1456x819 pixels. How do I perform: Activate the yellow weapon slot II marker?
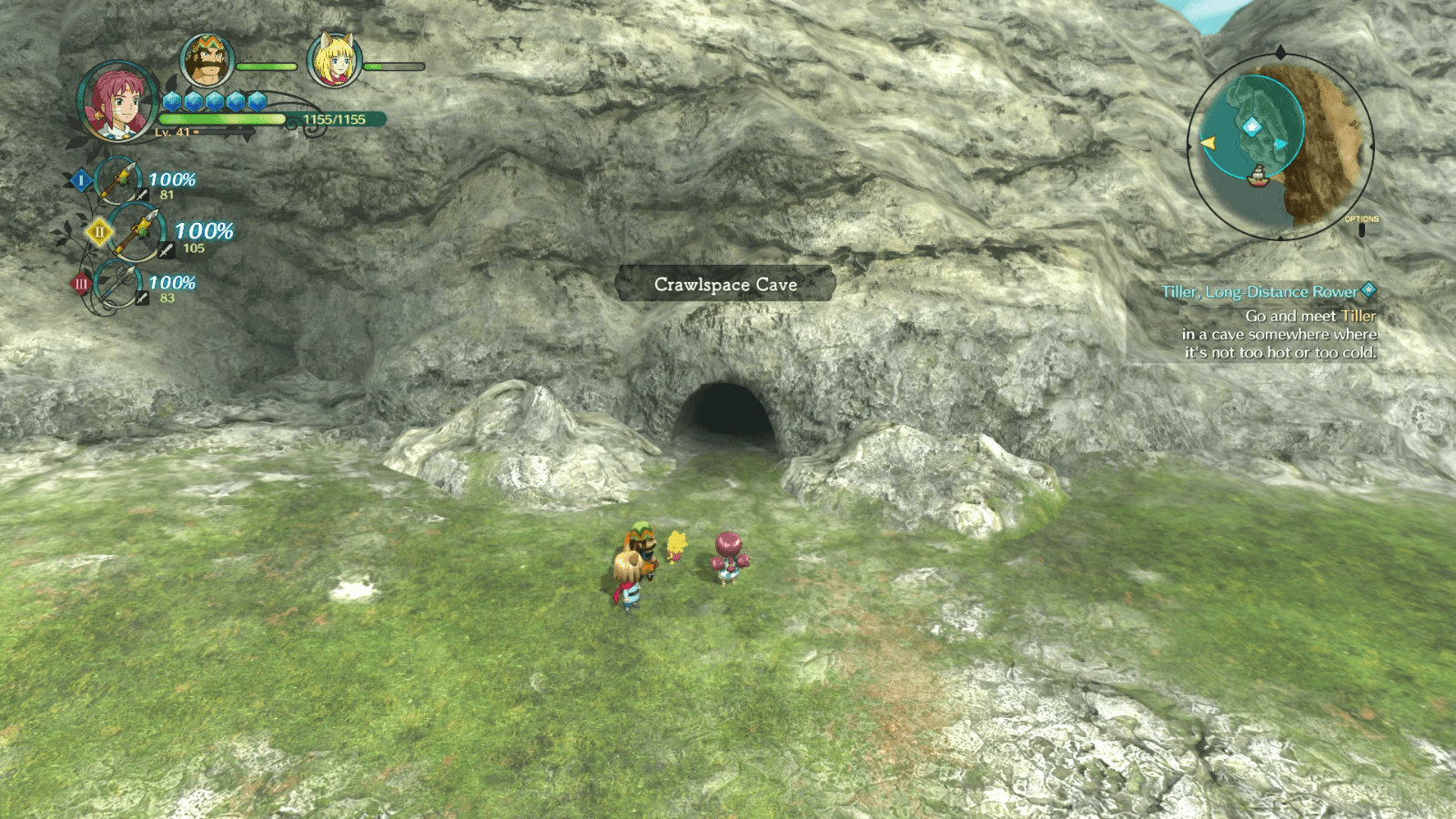[98, 230]
